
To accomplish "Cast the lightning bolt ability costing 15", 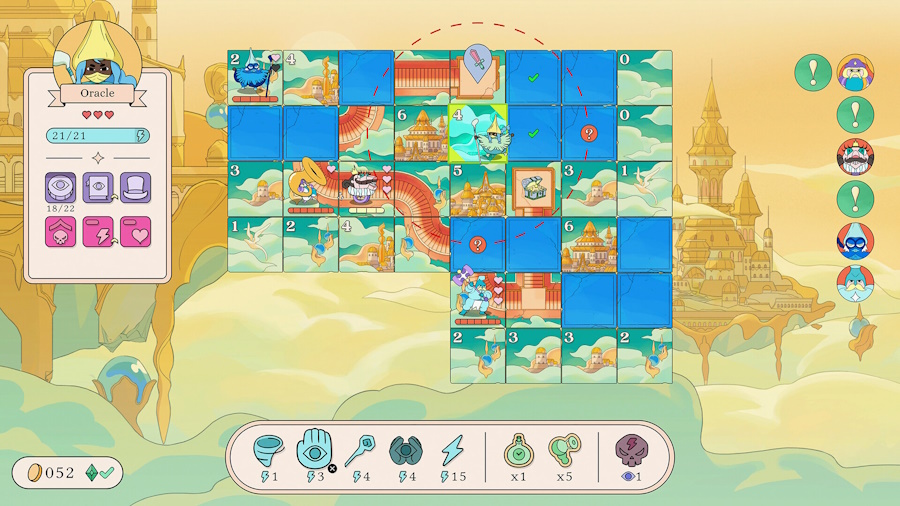I will [453, 452].
